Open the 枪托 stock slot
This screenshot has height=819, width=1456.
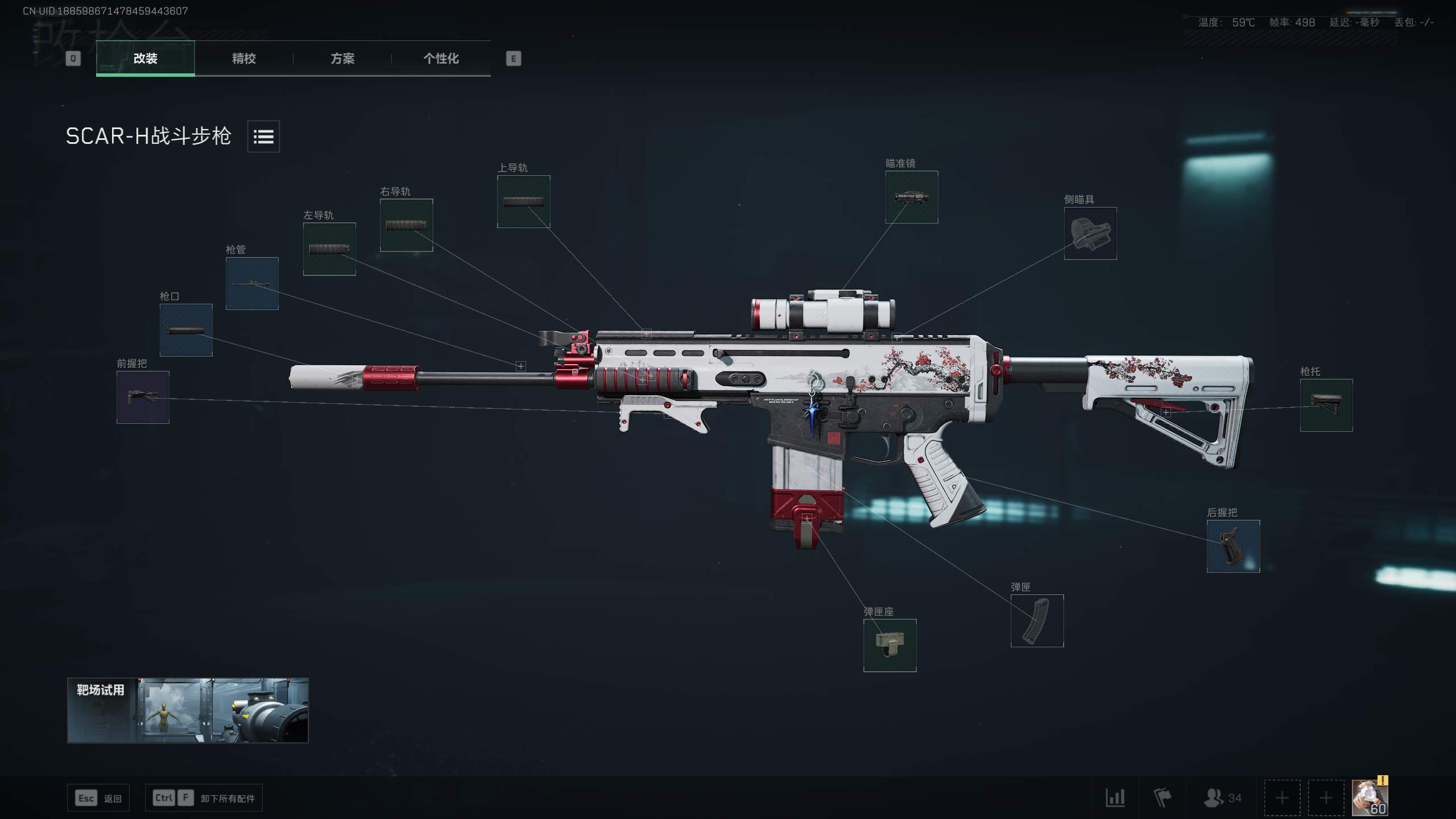(1326, 405)
